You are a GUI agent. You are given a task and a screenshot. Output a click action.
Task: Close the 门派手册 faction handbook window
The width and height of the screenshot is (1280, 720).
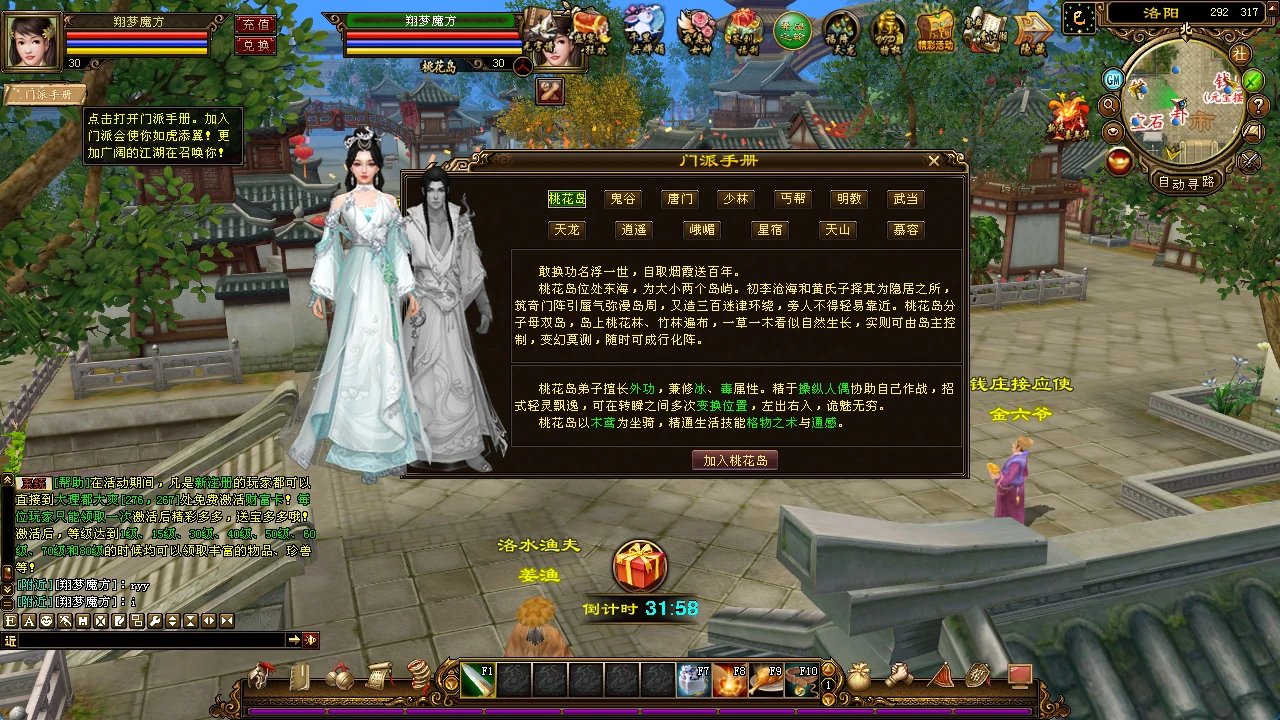pyautogui.click(x=933, y=160)
